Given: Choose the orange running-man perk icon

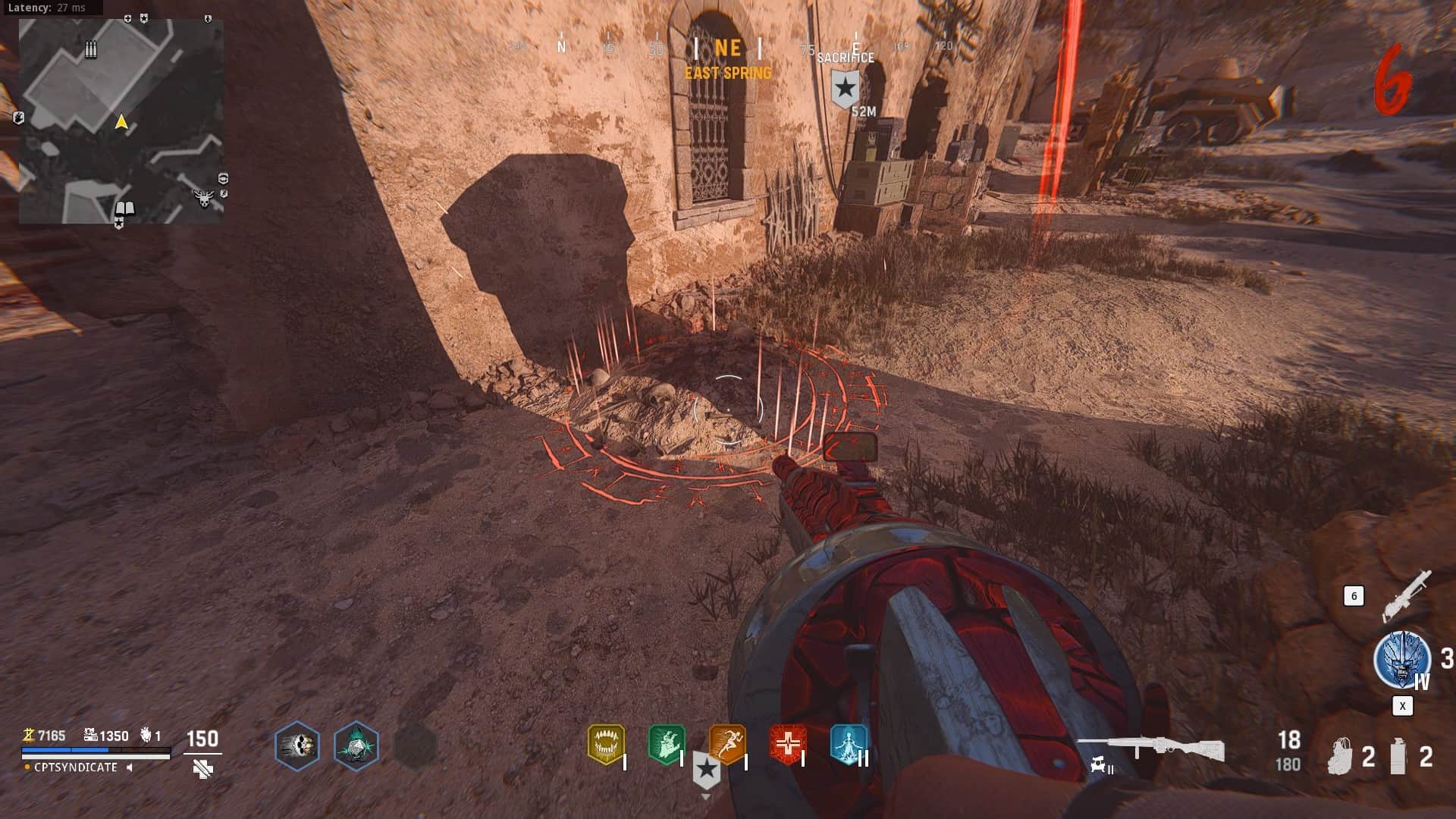Looking at the screenshot, I should (x=727, y=745).
